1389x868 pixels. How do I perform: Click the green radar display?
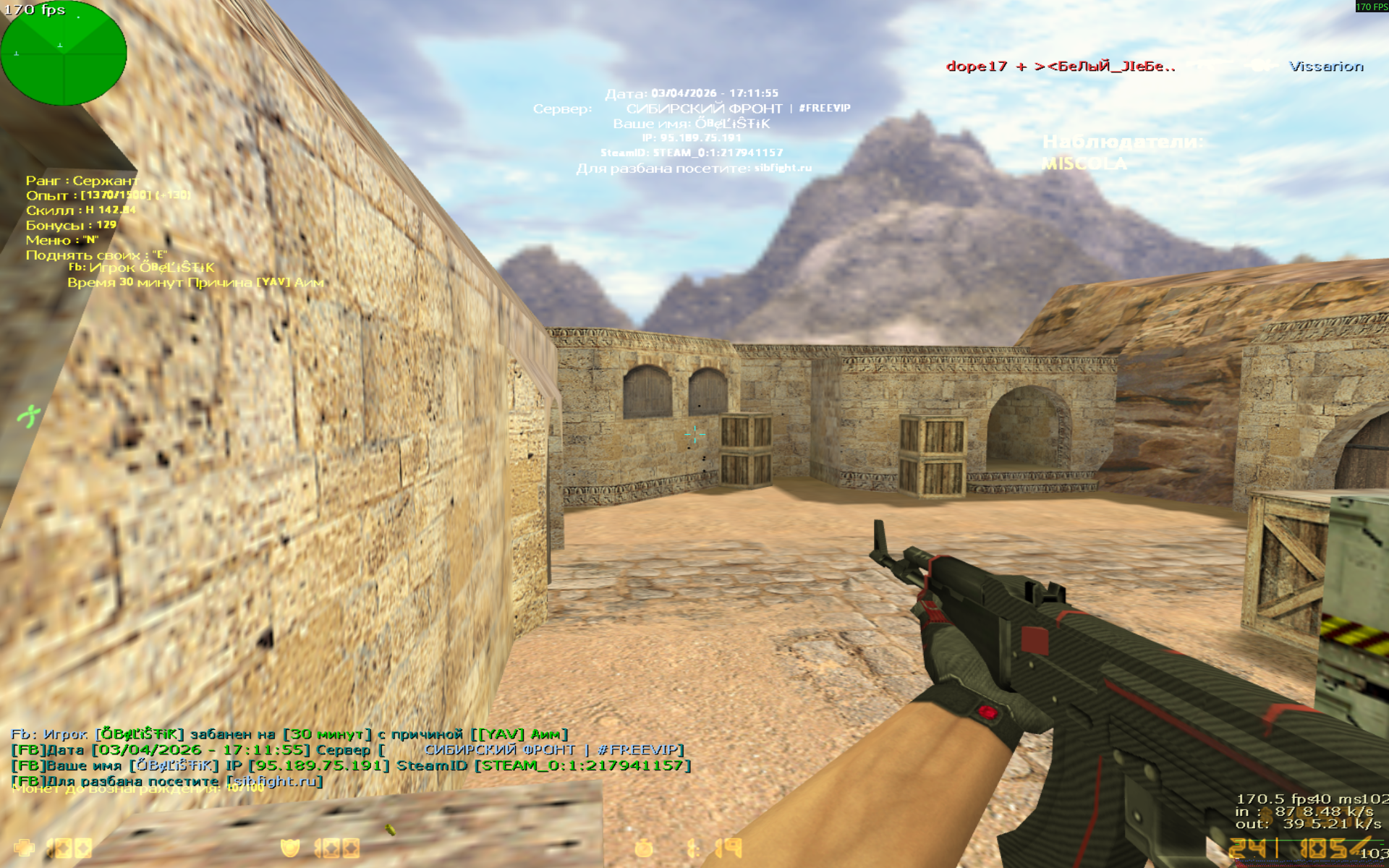pos(64,54)
